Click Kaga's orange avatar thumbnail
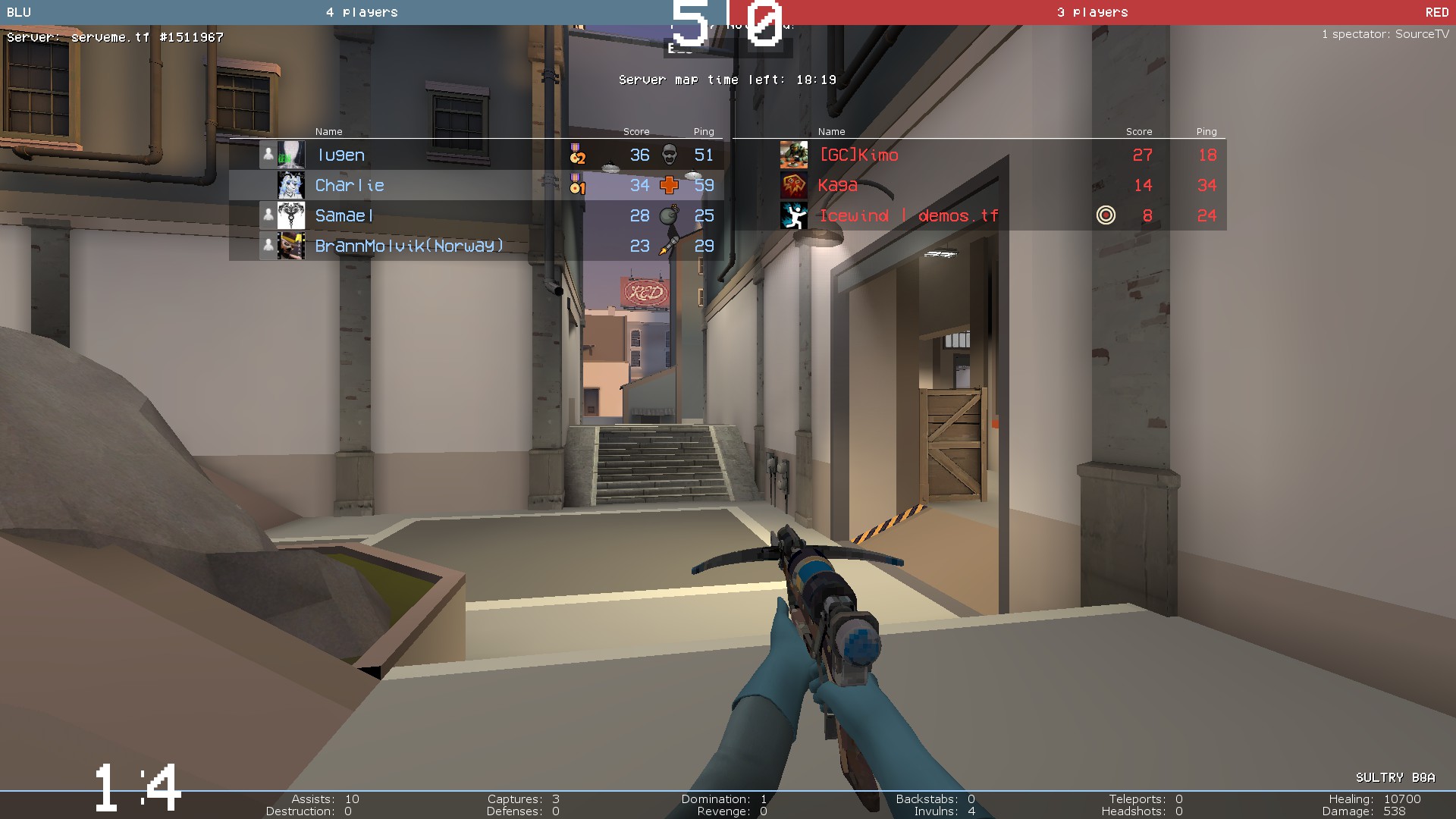Image resolution: width=1456 pixels, height=819 pixels. click(x=794, y=186)
